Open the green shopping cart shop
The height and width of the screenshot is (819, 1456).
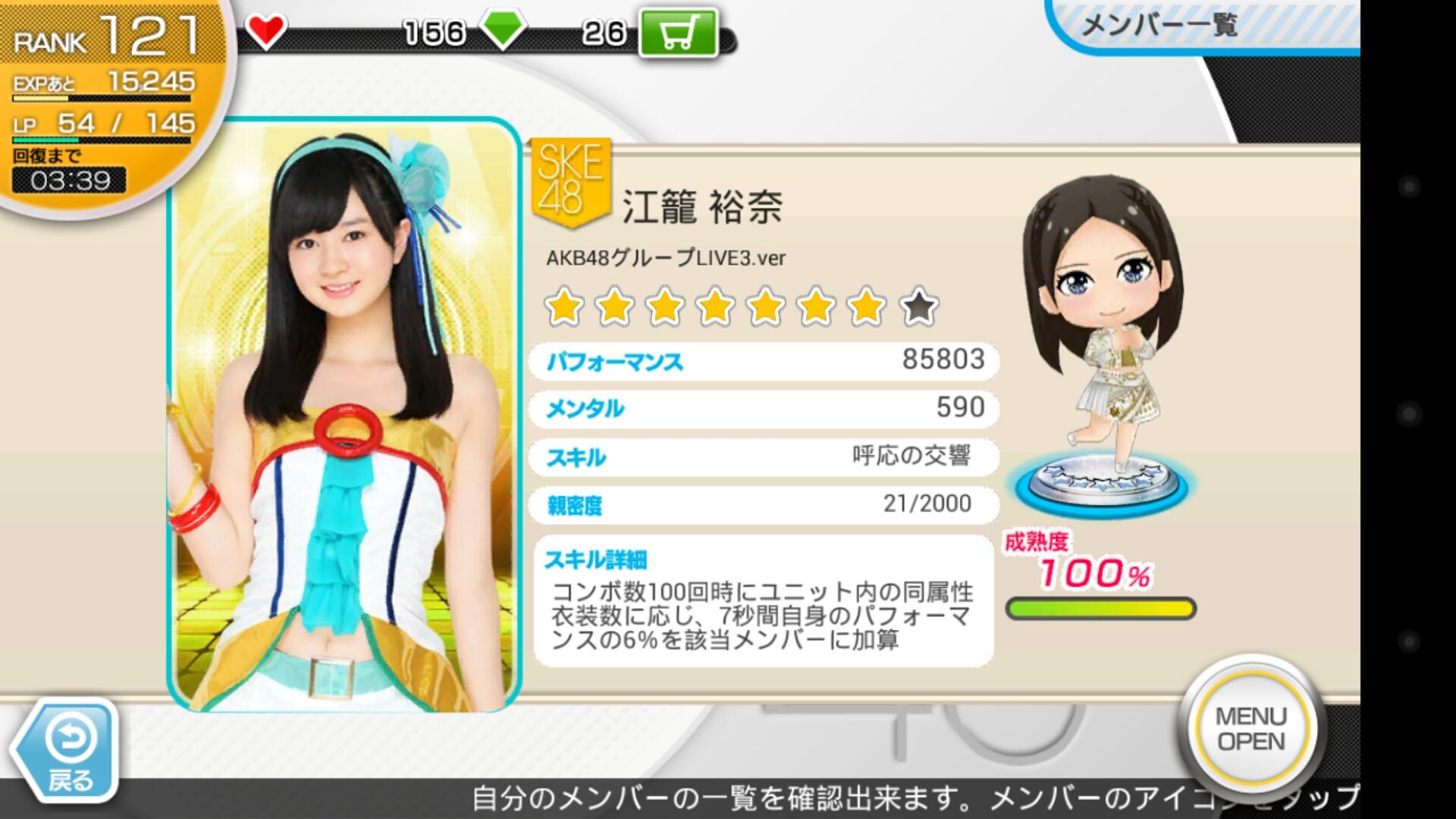[x=677, y=33]
